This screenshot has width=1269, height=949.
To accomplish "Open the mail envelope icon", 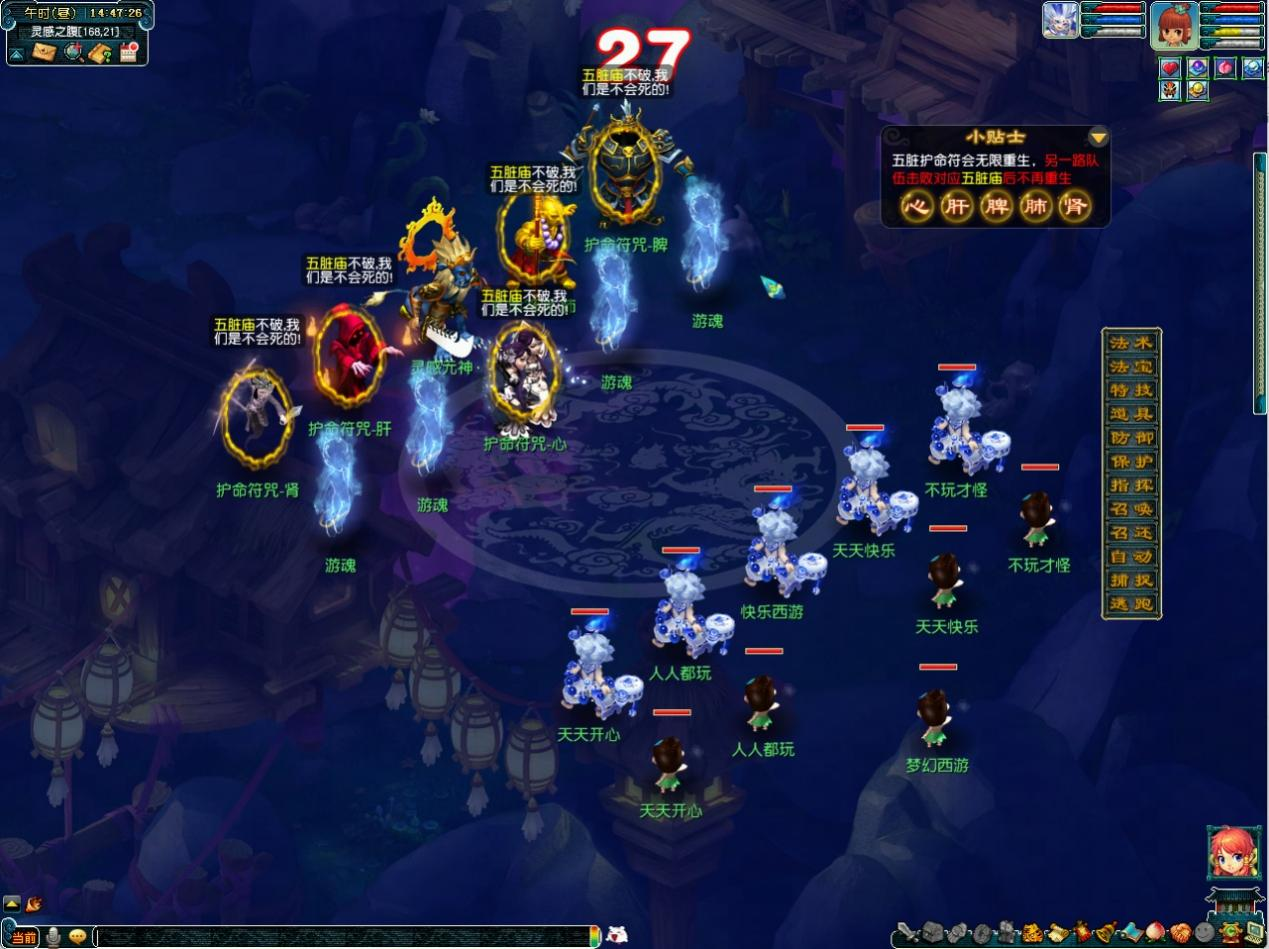I will 44,52.
